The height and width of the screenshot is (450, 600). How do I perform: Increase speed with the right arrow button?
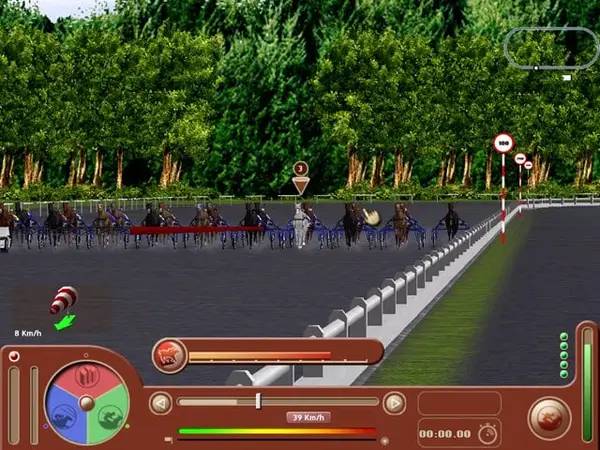(x=395, y=403)
